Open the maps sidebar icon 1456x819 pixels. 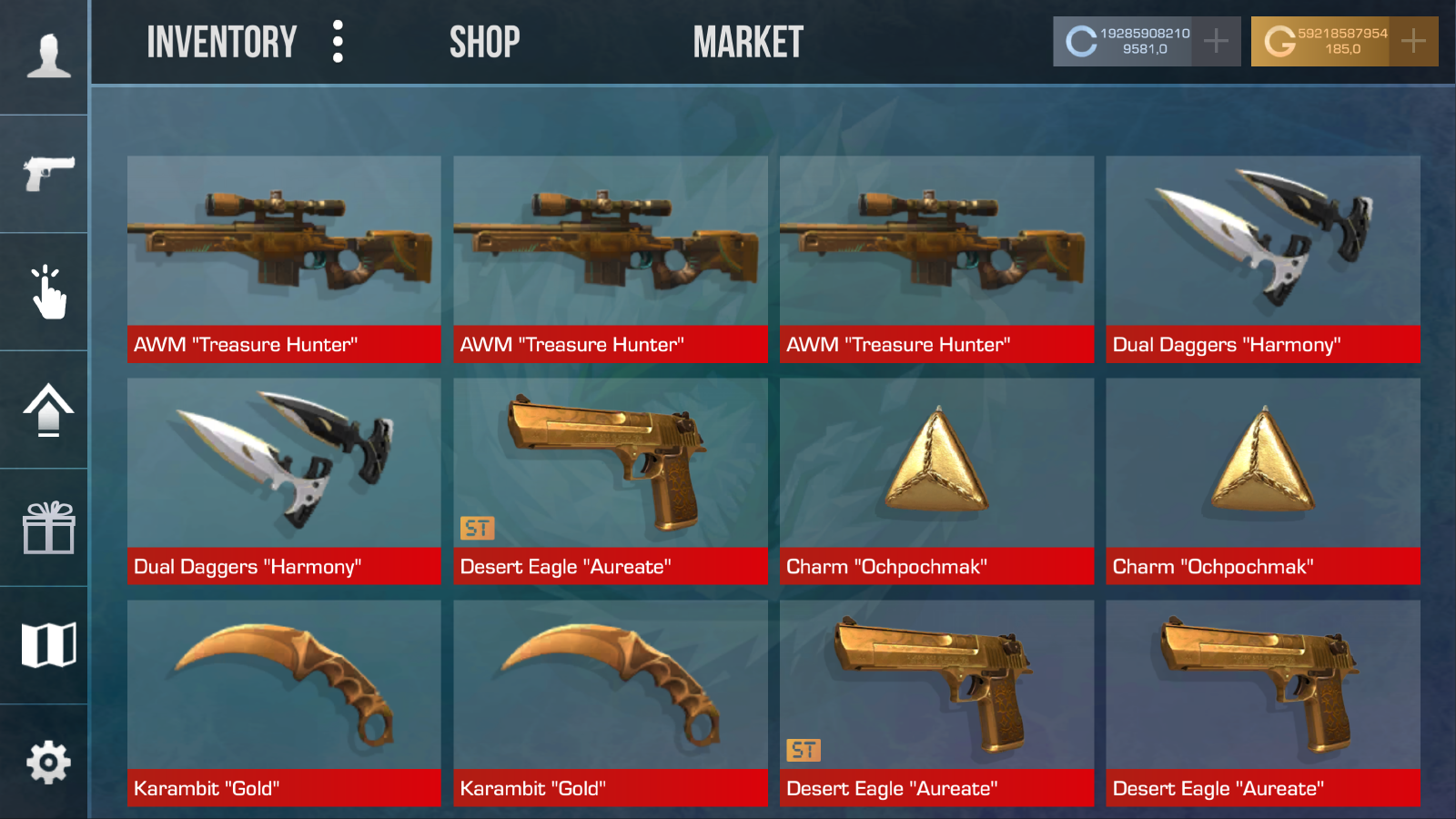[x=47, y=646]
